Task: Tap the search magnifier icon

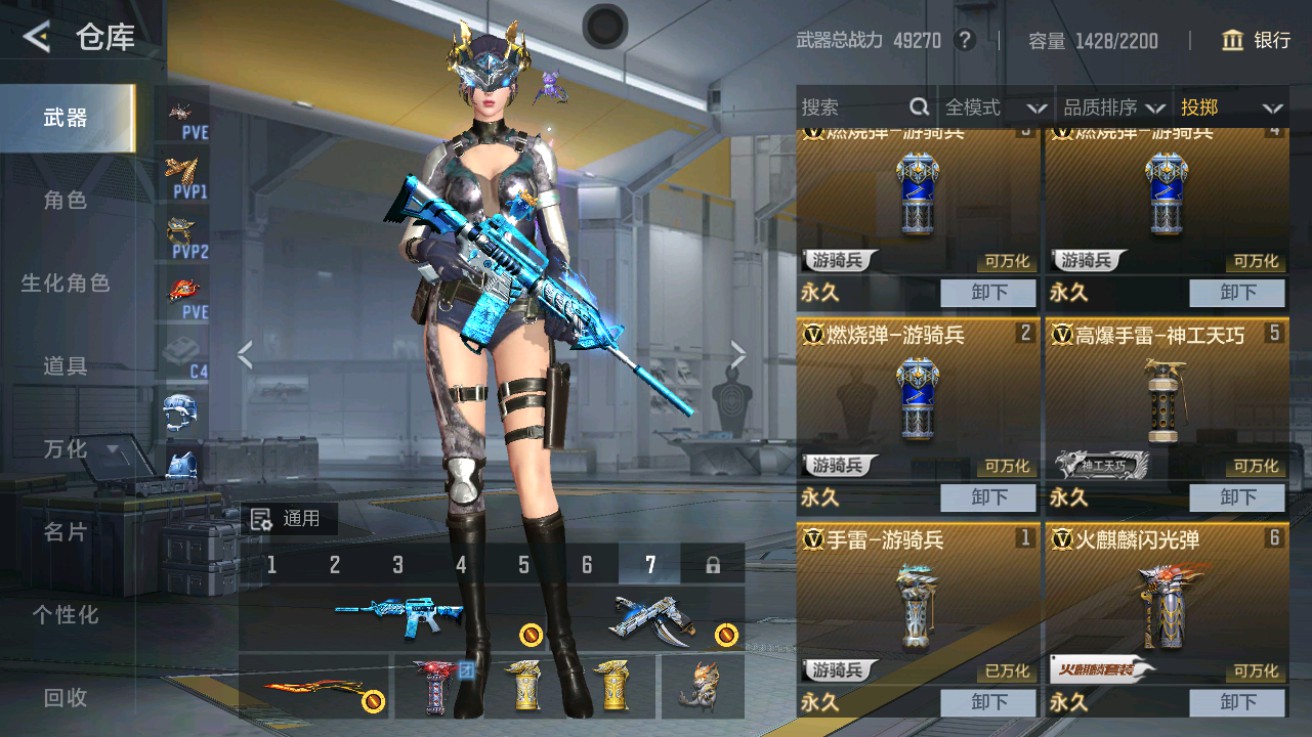Action: pos(919,106)
